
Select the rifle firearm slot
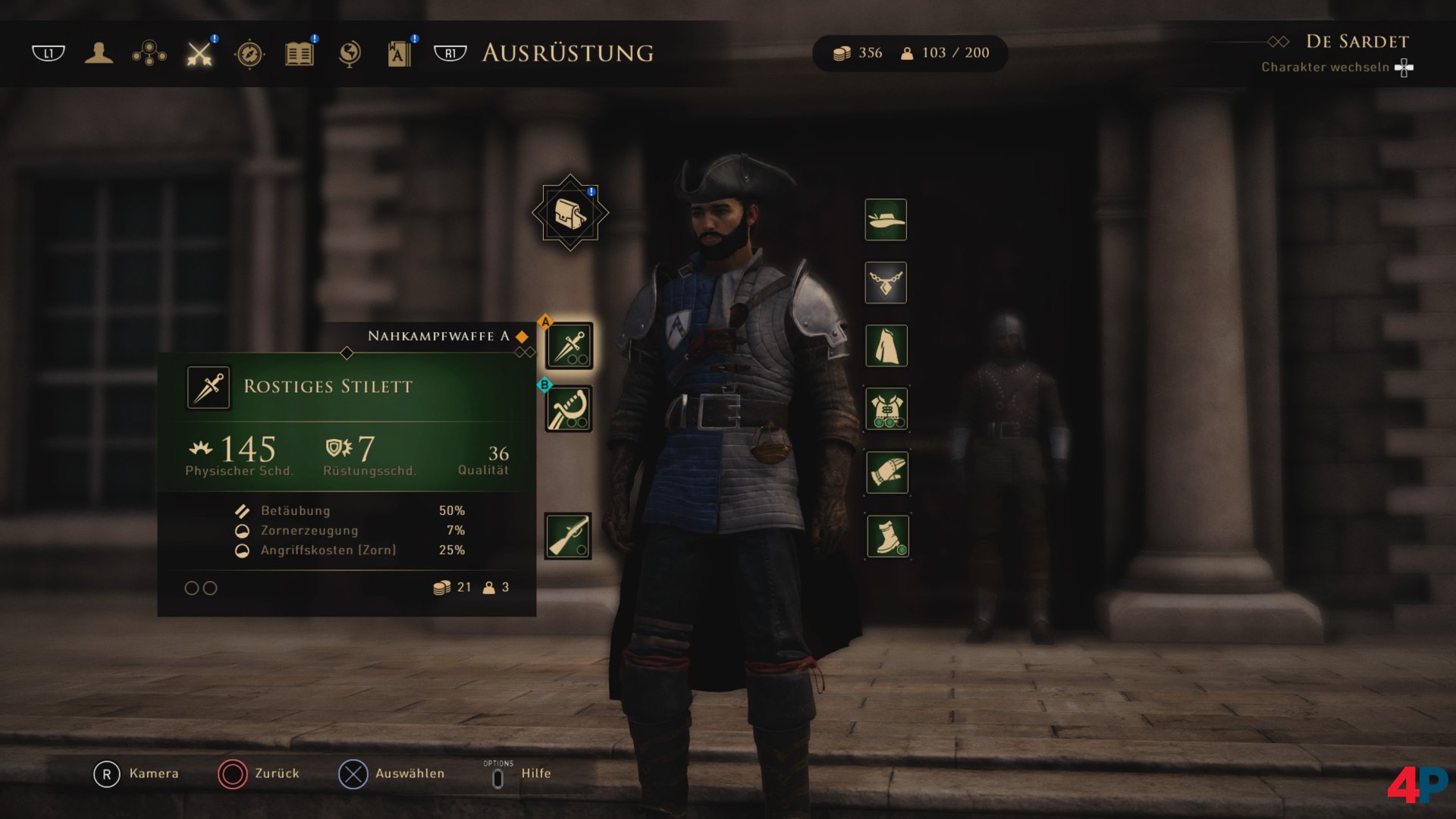click(x=568, y=535)
